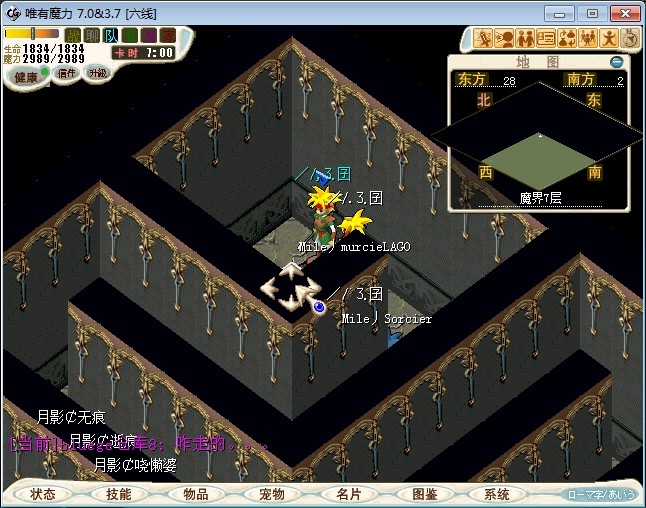Open the 信件 mail button
The width and height of the screenshot is (646, 508).
[x=66, y=74]
